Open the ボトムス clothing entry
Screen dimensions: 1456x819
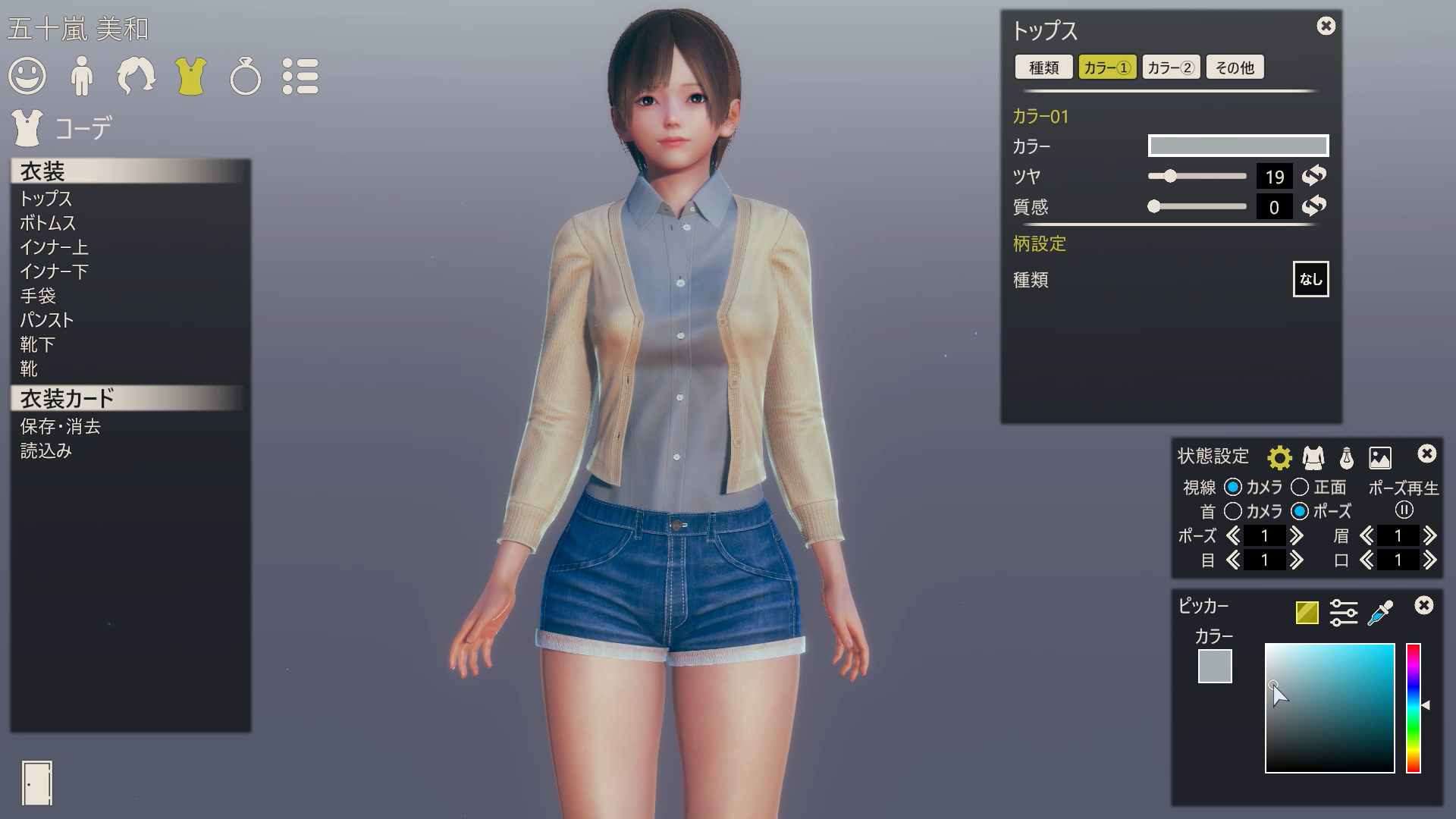pyautogui.click(x=48, y=223)
